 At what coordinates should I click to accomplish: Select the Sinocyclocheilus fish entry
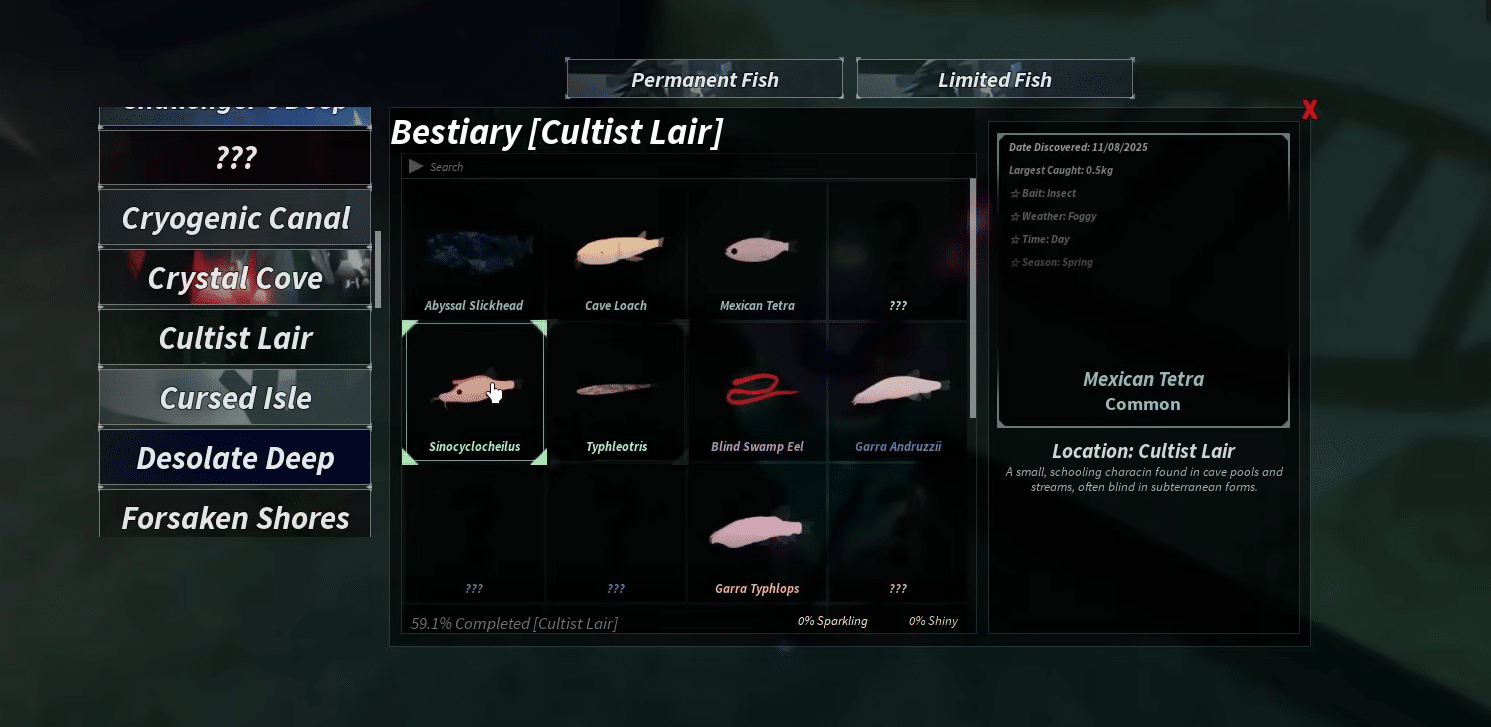tap(474, 390)
